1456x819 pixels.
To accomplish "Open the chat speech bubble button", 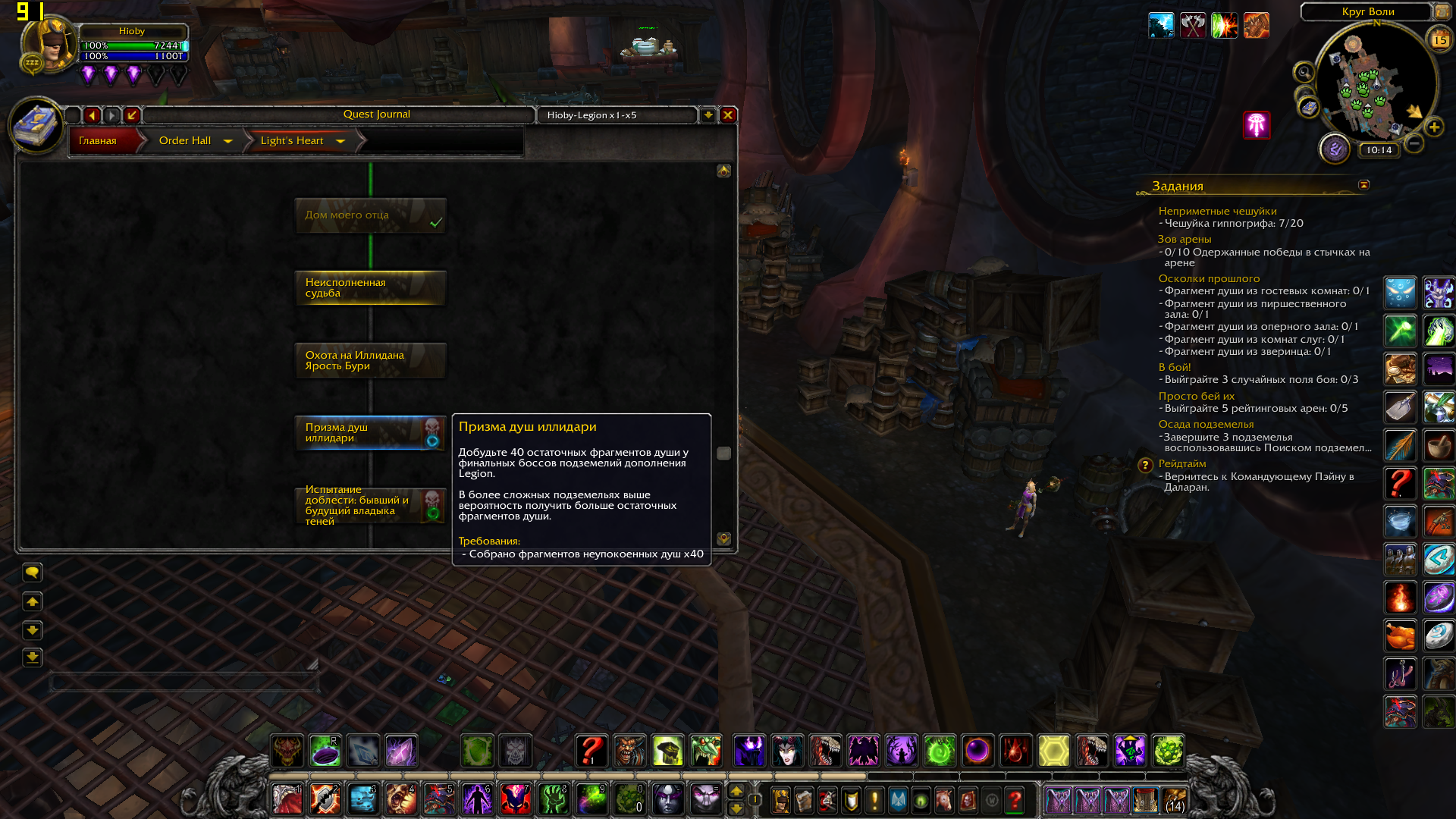I will 33,572.
